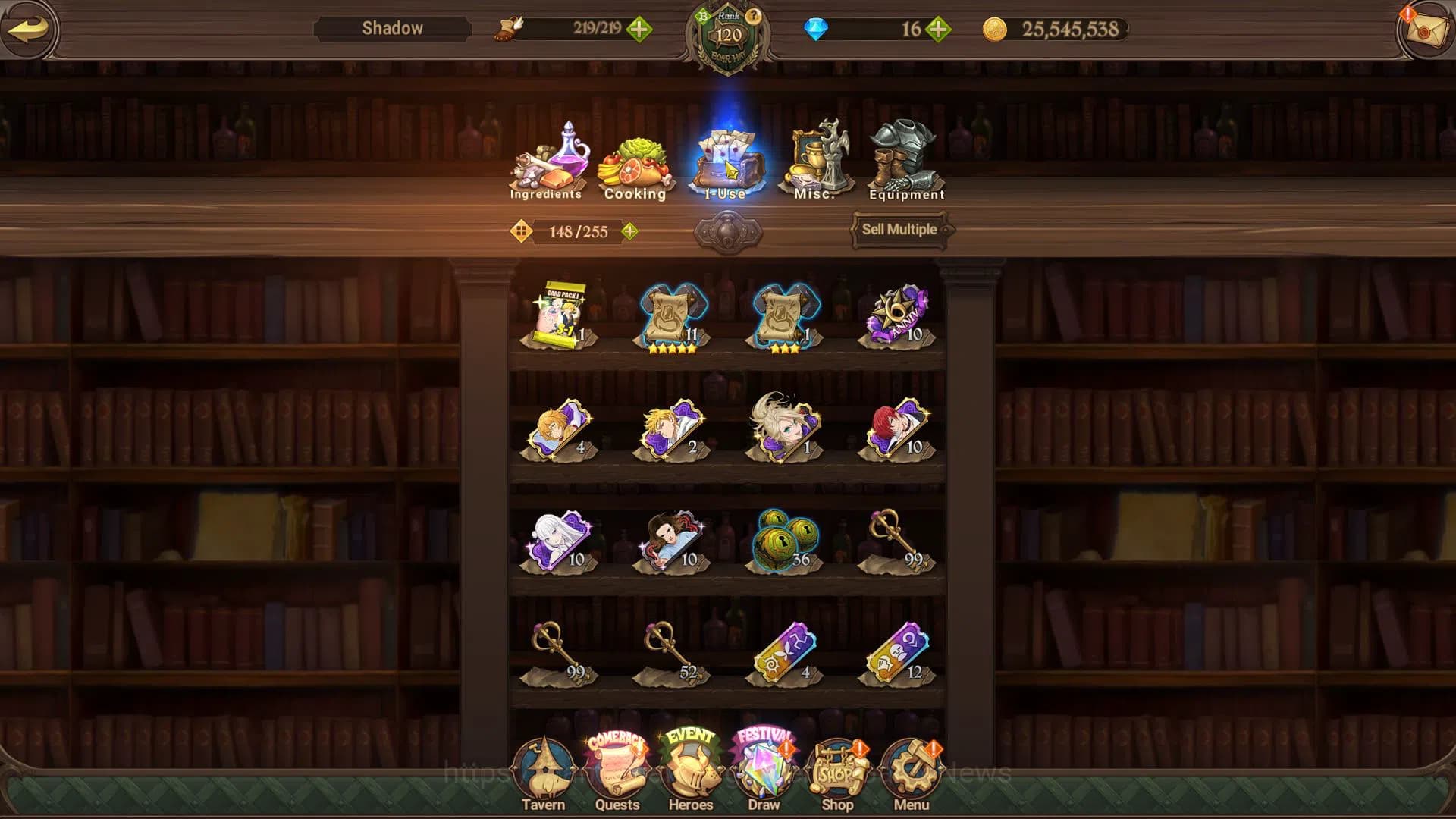Open the mailbox envelope icon
This screenshot has width=1456, height=819.
pos(1424,30)
